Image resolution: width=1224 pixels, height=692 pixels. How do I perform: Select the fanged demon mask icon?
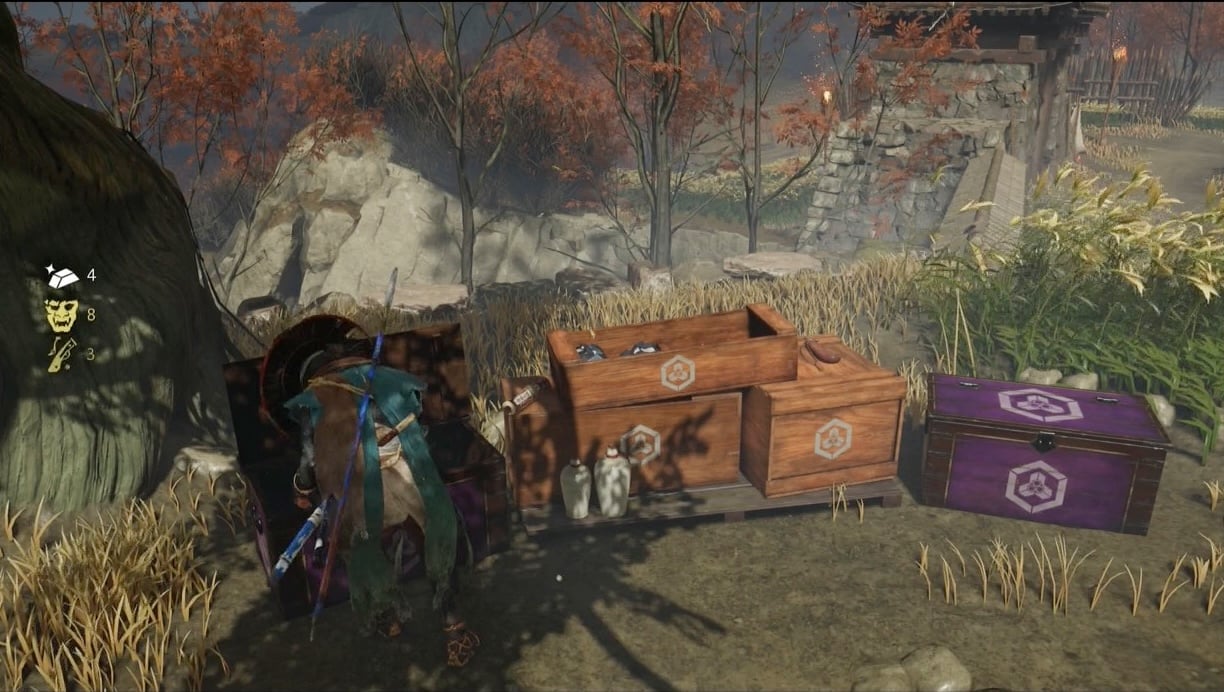pyautogui.click(x=61, y=315)
